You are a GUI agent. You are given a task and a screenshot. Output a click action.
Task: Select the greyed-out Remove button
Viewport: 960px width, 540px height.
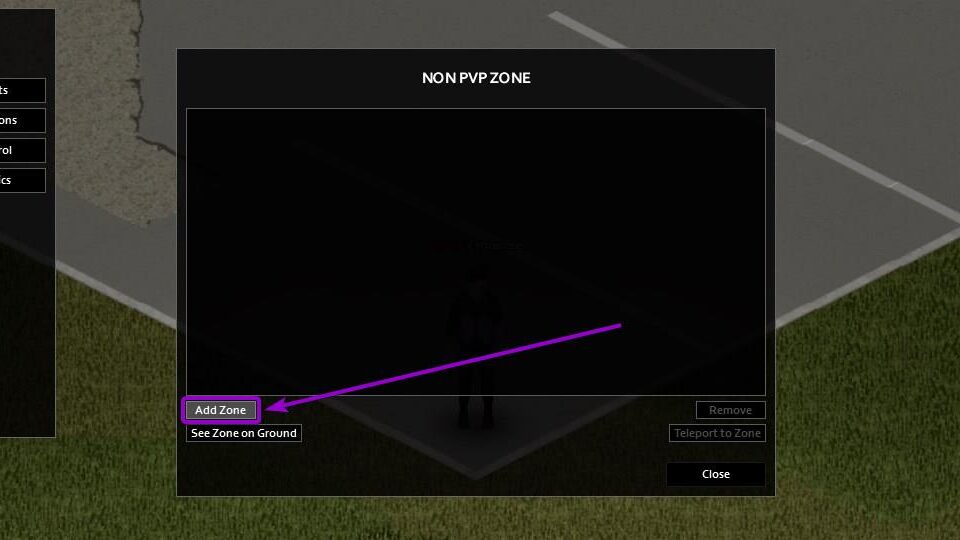(x=730, y=410)
